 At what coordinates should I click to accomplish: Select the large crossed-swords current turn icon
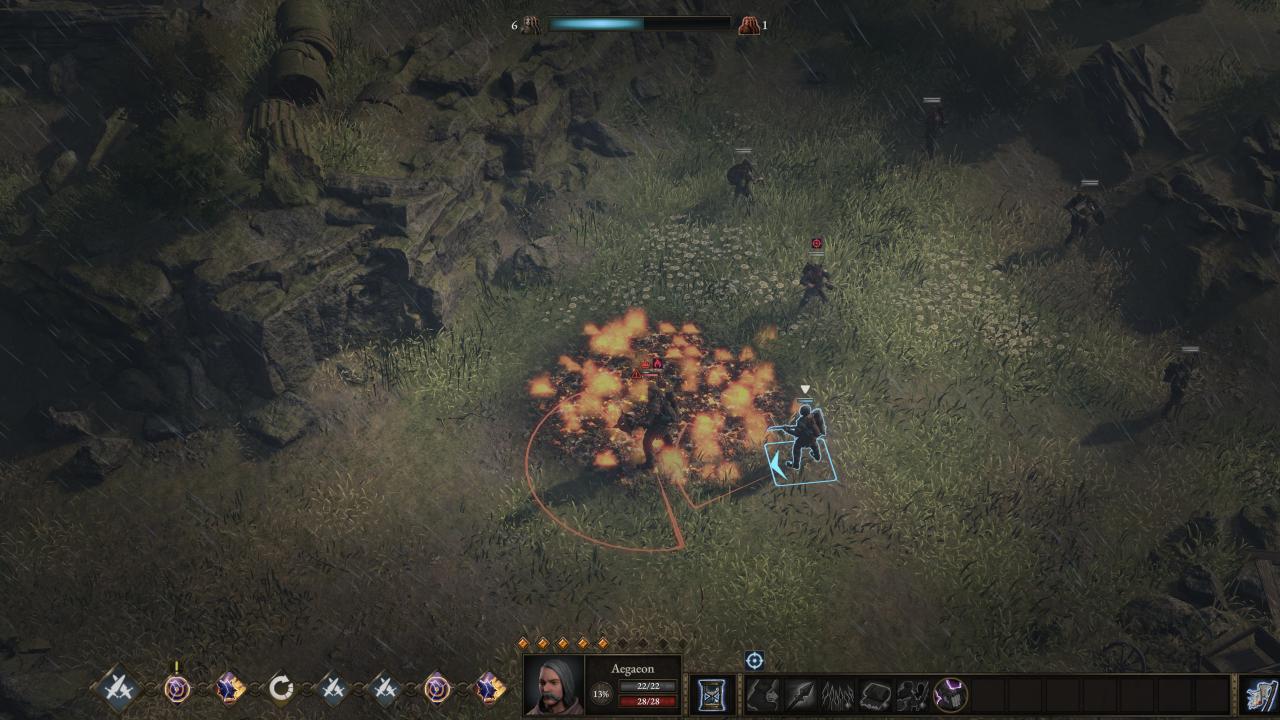click(119, 688)
